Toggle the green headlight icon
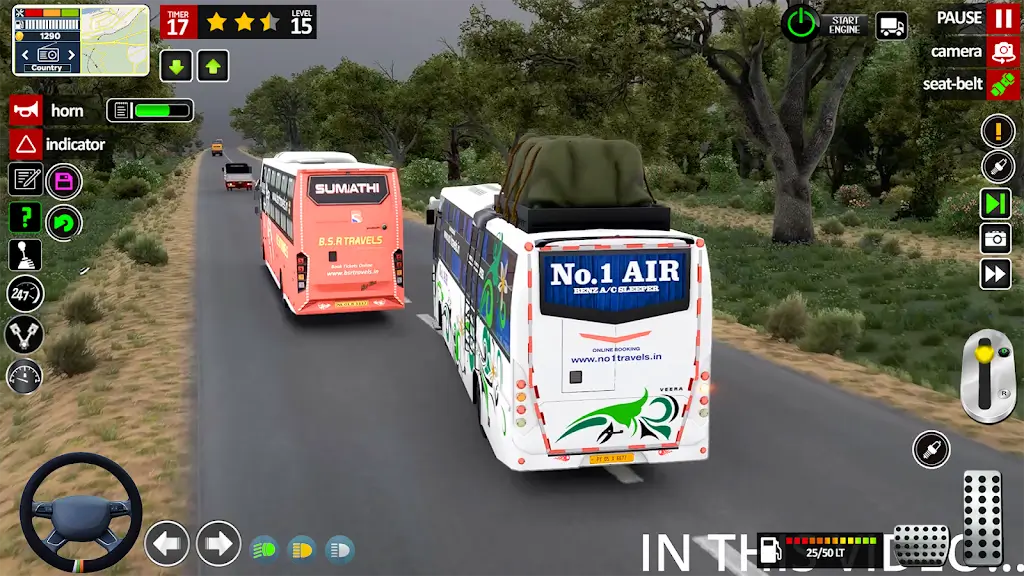1024x576 pixels. (264, 549)
